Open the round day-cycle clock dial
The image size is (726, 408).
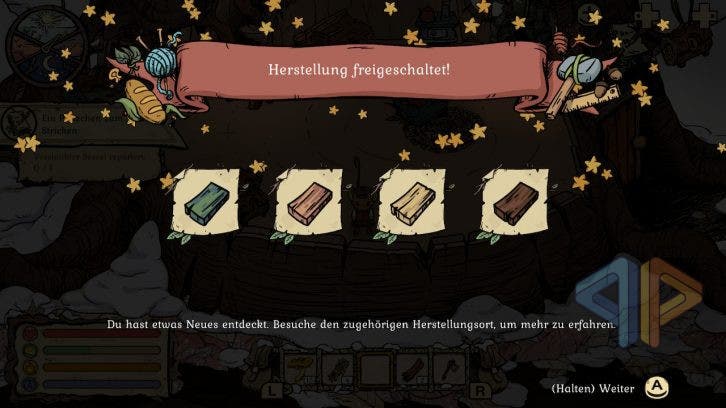point(44,45)
